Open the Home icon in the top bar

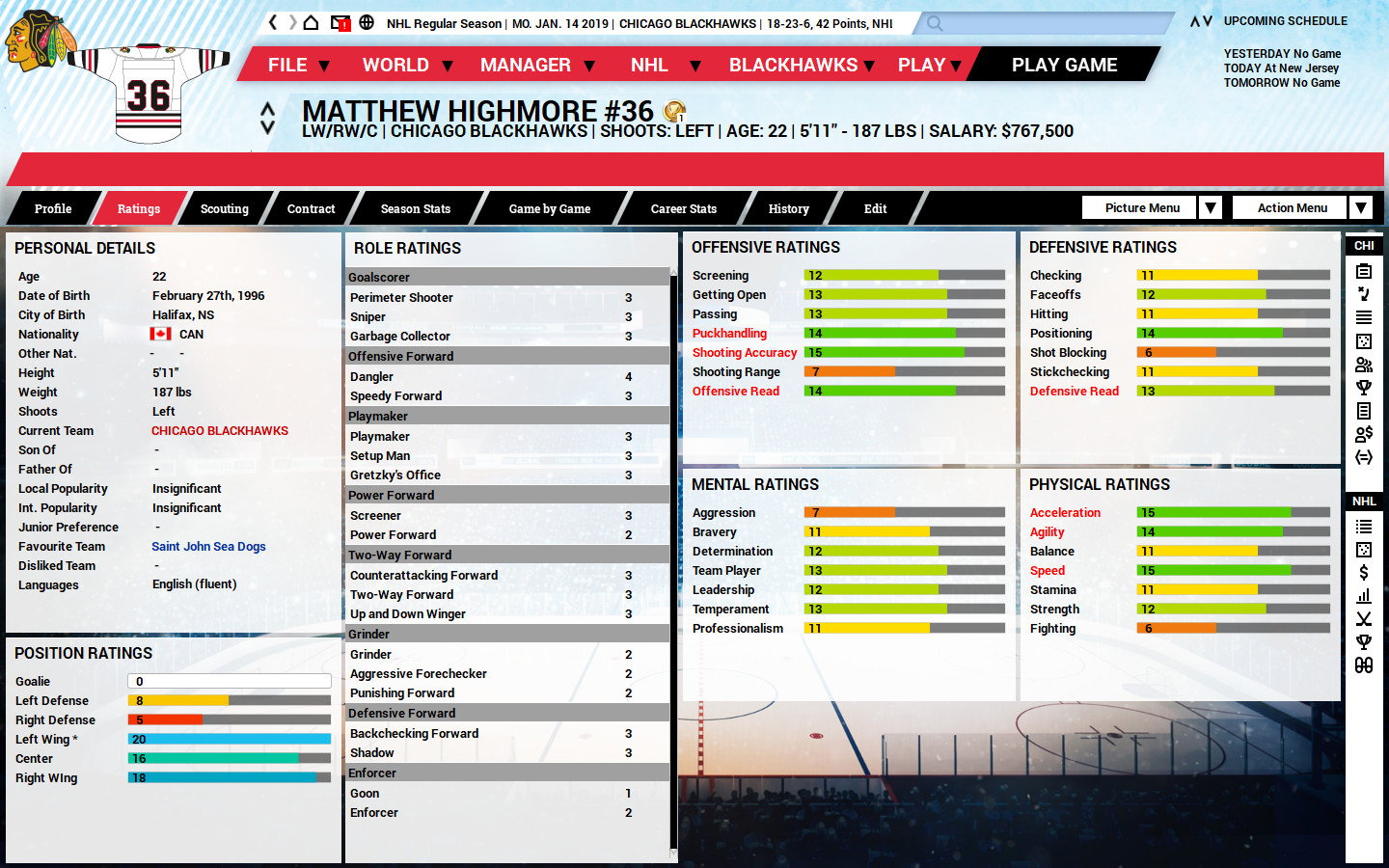point(311,20)
